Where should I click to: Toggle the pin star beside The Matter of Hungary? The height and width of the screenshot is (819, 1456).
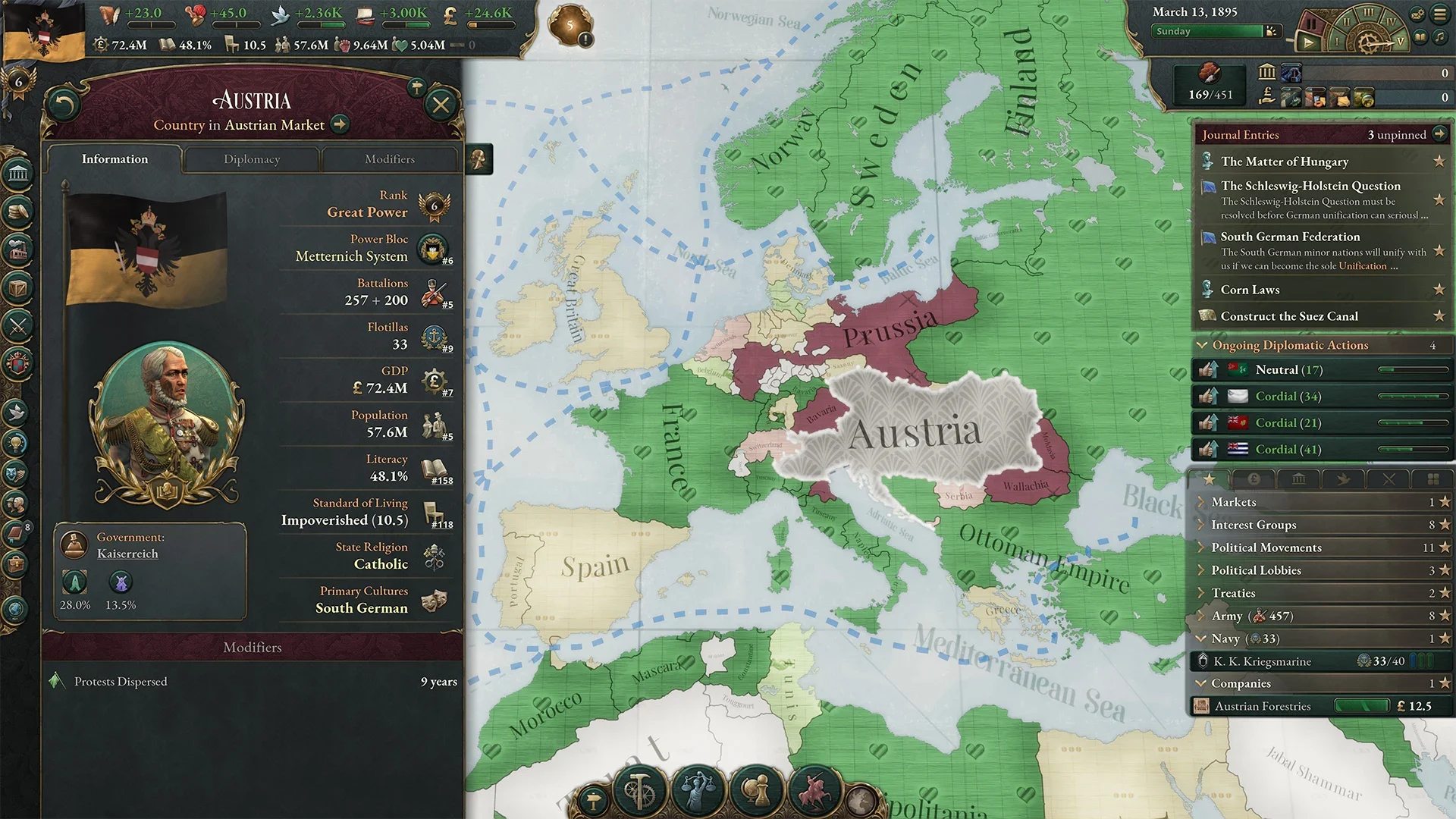(1439, 161)
